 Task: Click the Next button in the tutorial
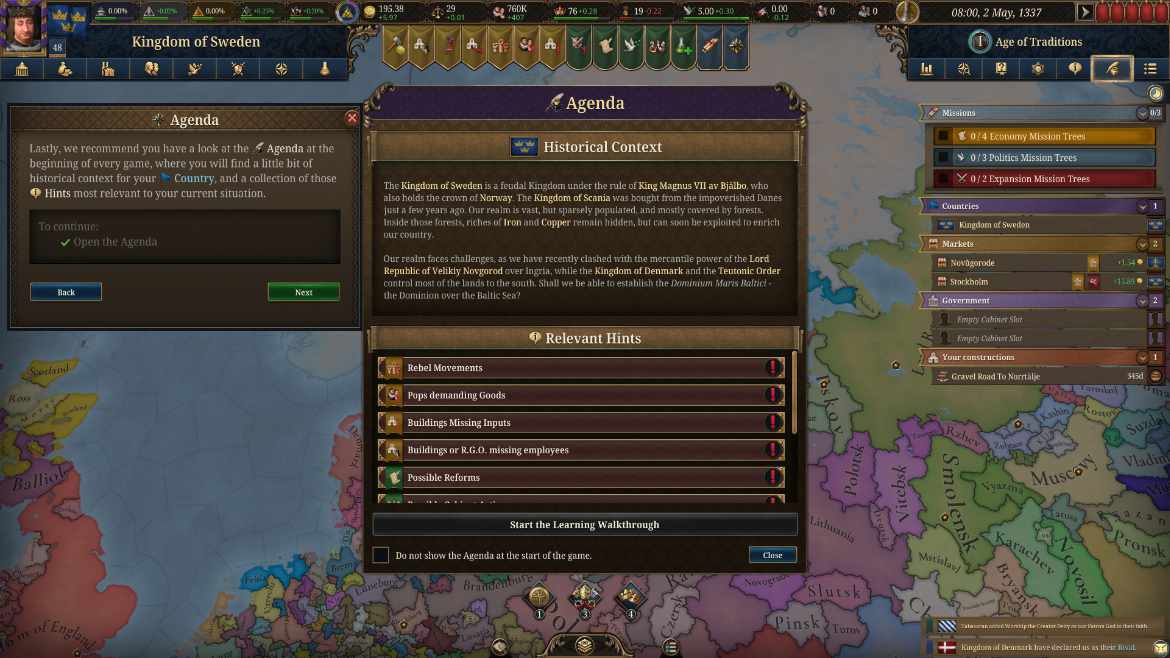point(303,292)
